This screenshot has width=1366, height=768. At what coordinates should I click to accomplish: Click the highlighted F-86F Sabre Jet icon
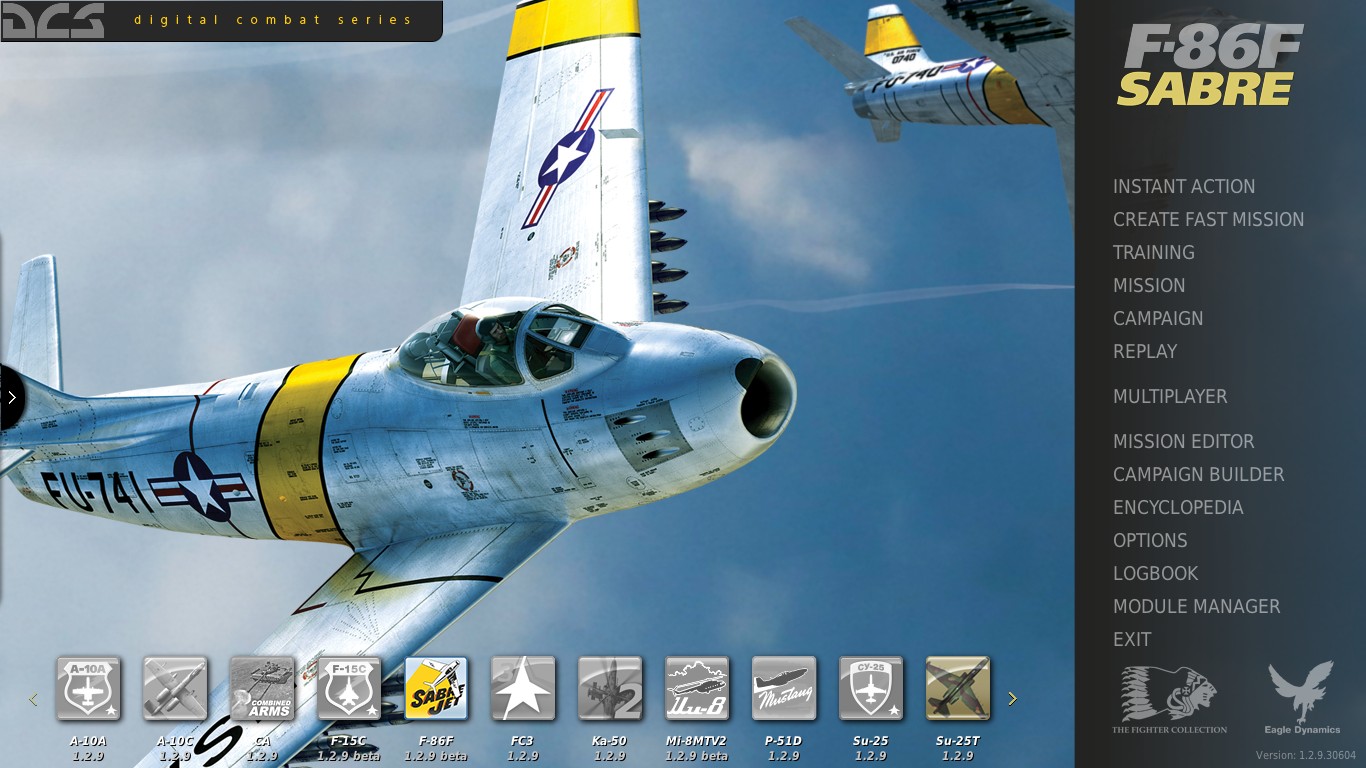pos(436,688)
